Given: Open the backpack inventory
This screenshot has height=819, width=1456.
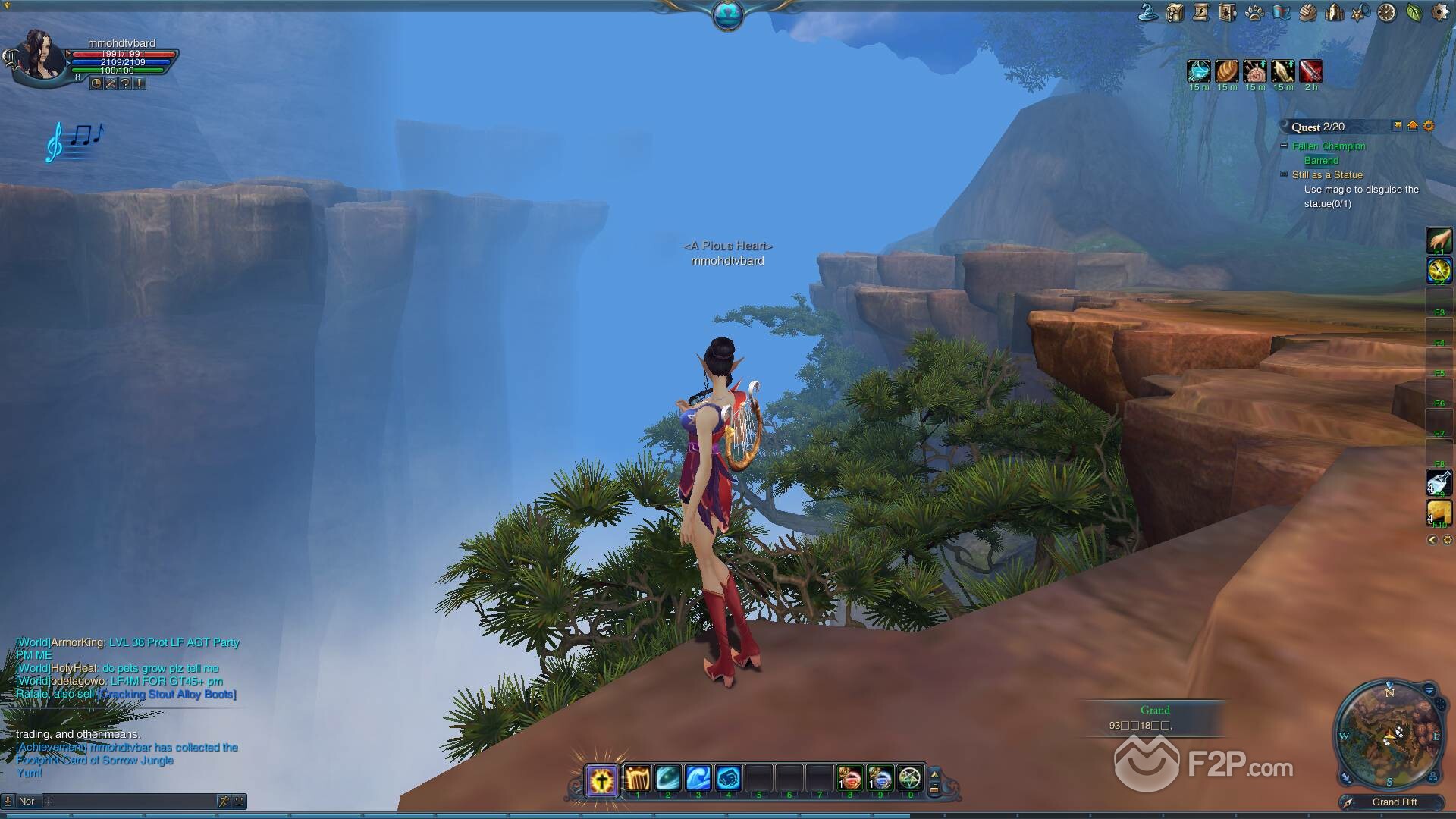Looking at the screenshot, I should tap(1175, 12).
